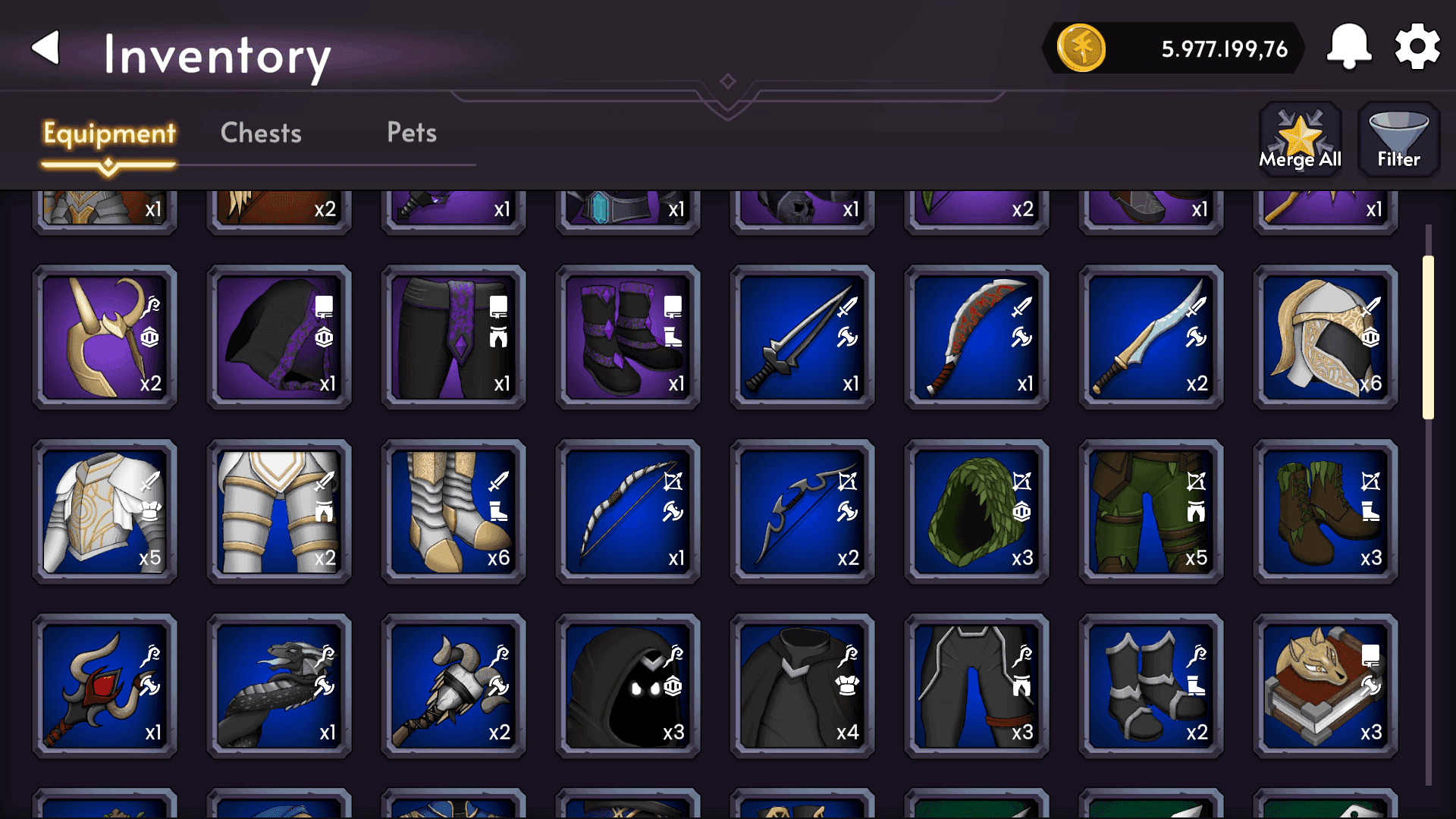Open the white chest armor x5 item
1456x819 pixels.
(105, 512)
